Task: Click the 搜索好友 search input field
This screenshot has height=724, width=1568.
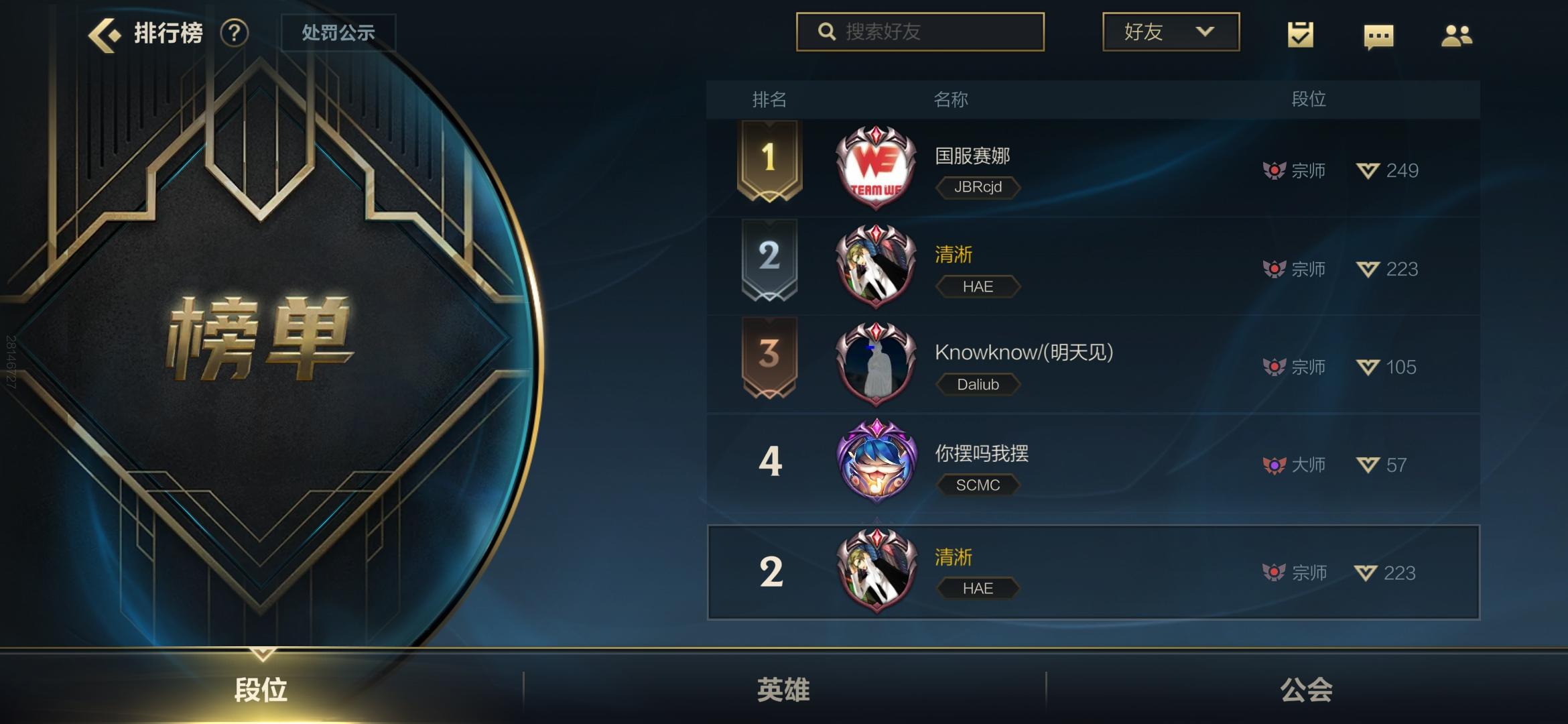Action: coord(925,31)
